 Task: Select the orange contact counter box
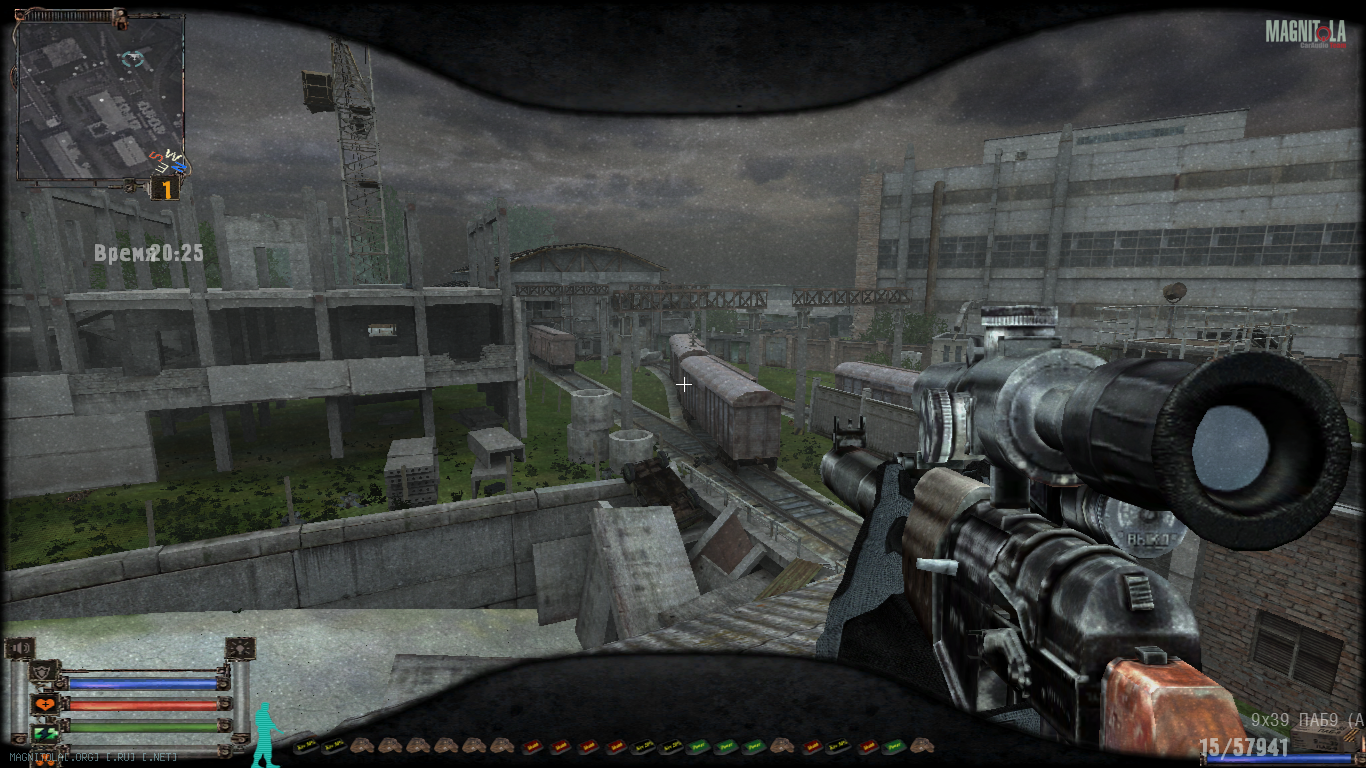click(x=164, y=188)
